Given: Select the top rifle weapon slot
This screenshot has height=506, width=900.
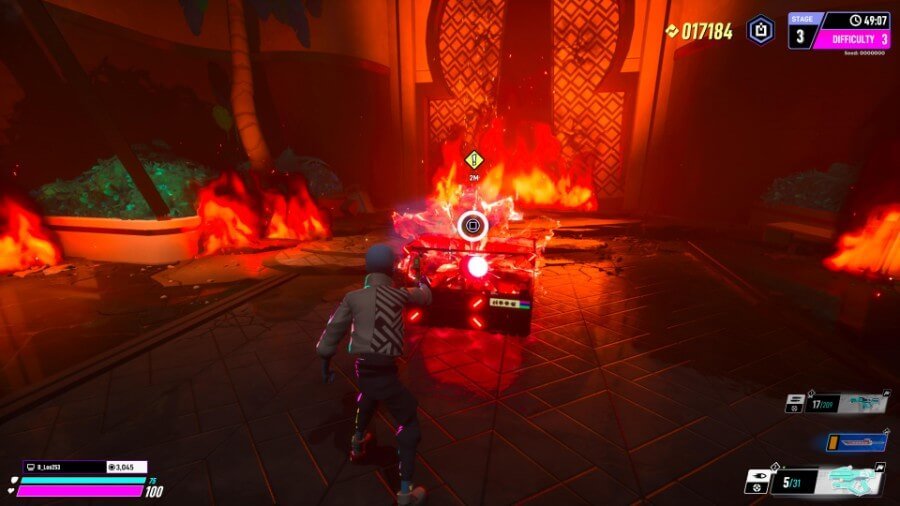Looking at the screenshot, I should coord(857,403).
